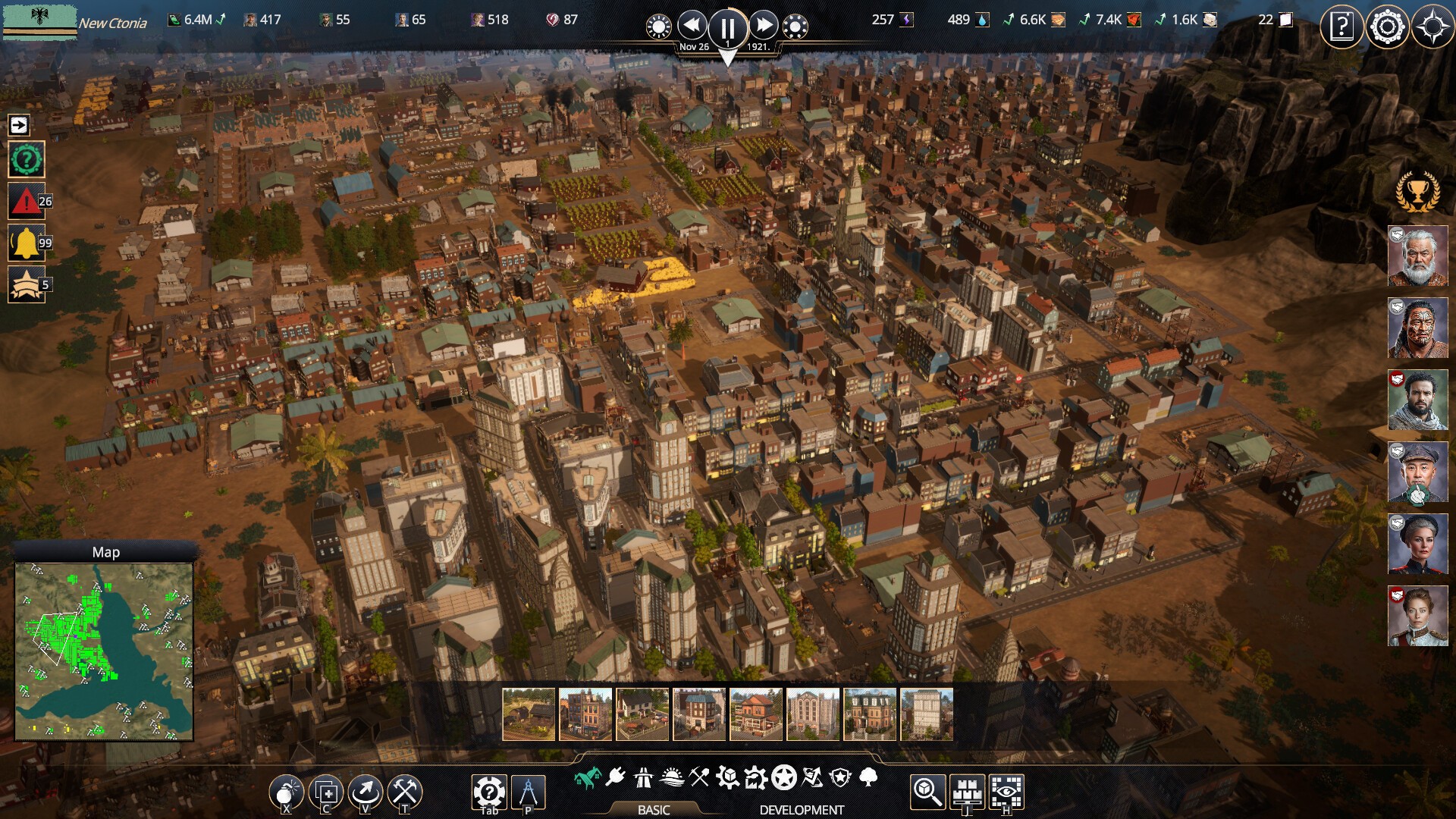
Task: Activate the bomb demolish tool
Action: pos(286,792)
